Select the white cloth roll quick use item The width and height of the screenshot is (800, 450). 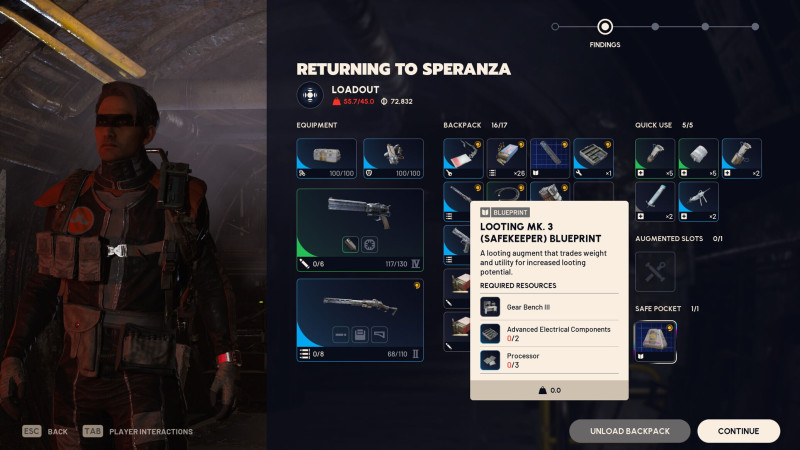coord(699,159)
